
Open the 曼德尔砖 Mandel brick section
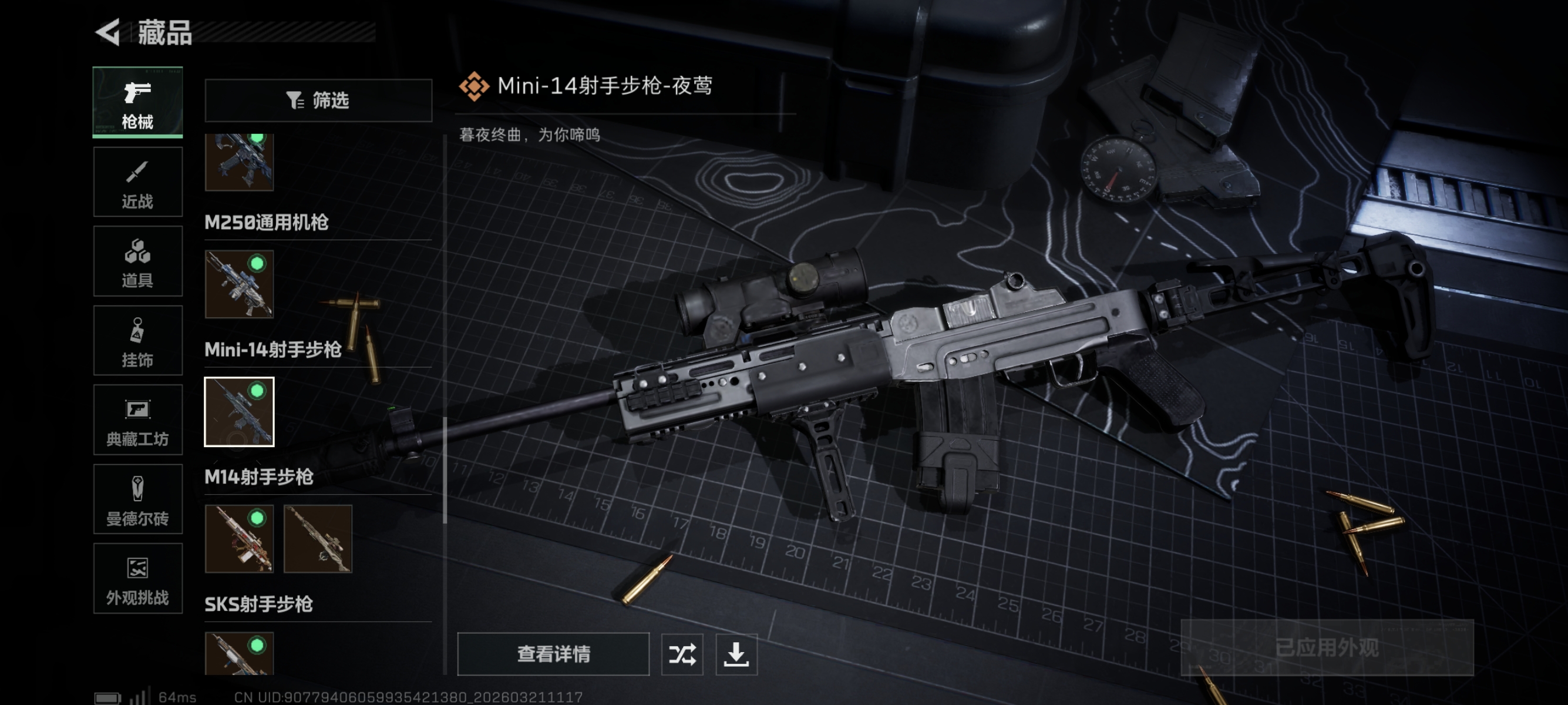coord(137,499)
